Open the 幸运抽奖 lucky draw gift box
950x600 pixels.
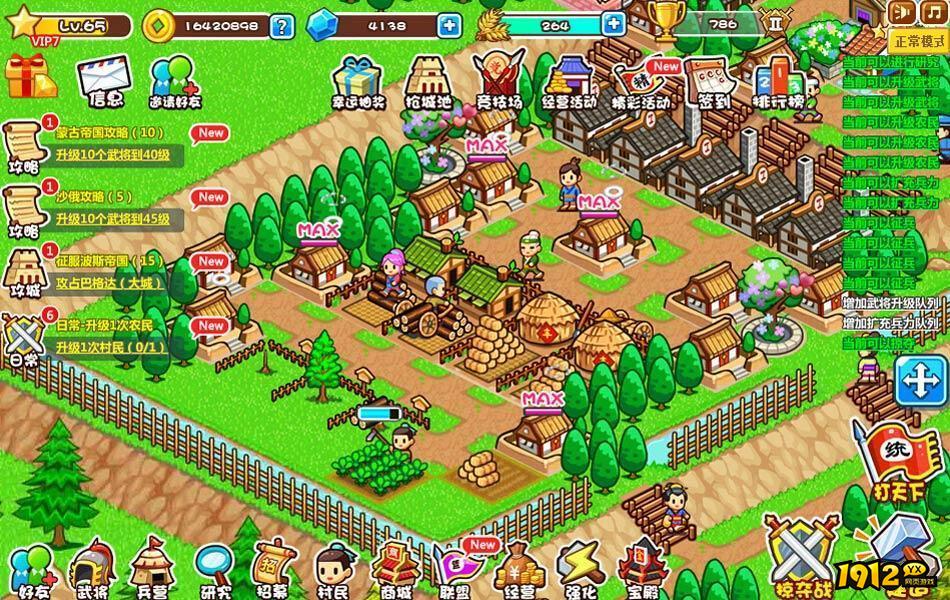pos(357,80)
